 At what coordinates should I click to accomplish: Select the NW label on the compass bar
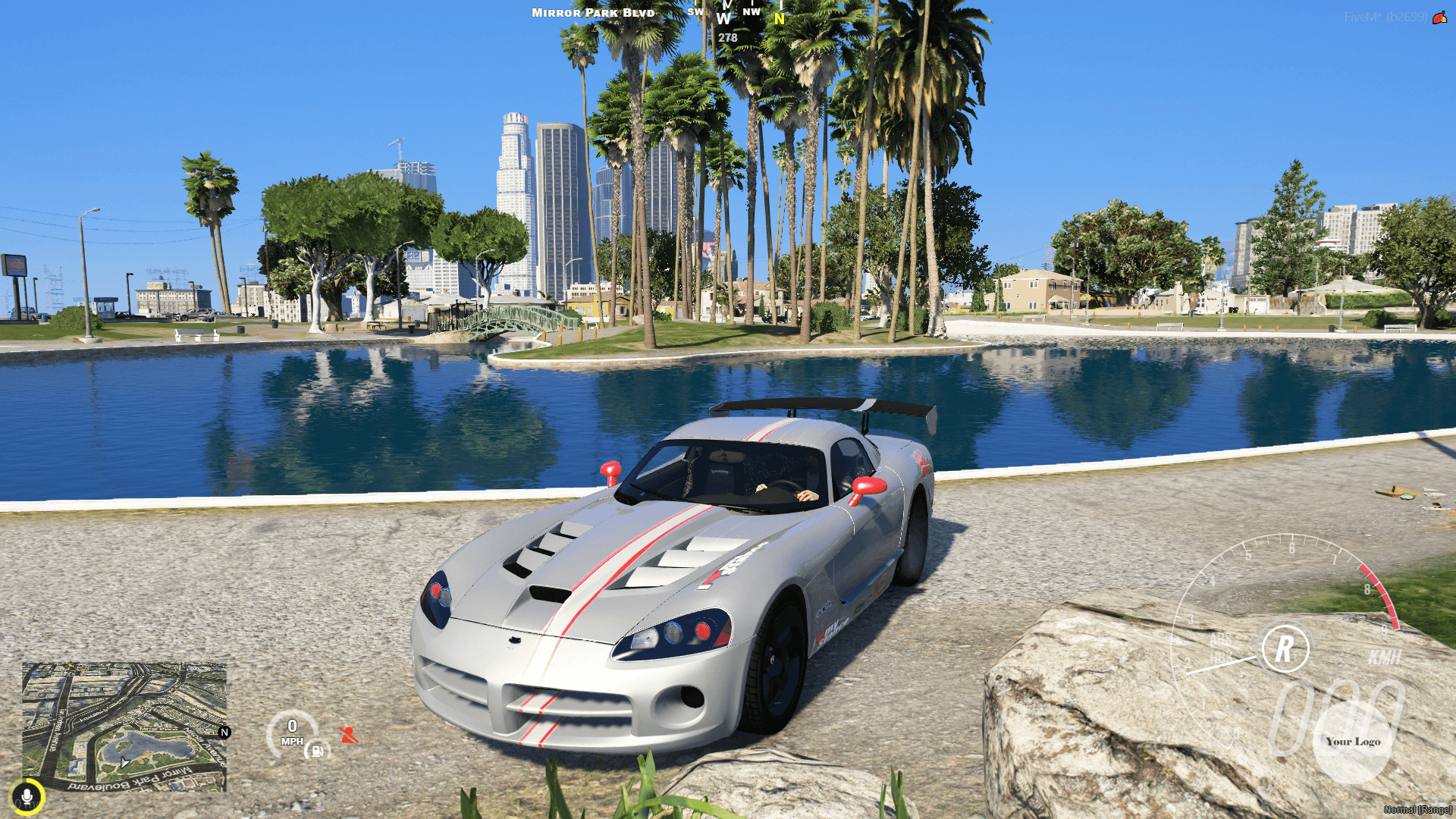[752, 11]
